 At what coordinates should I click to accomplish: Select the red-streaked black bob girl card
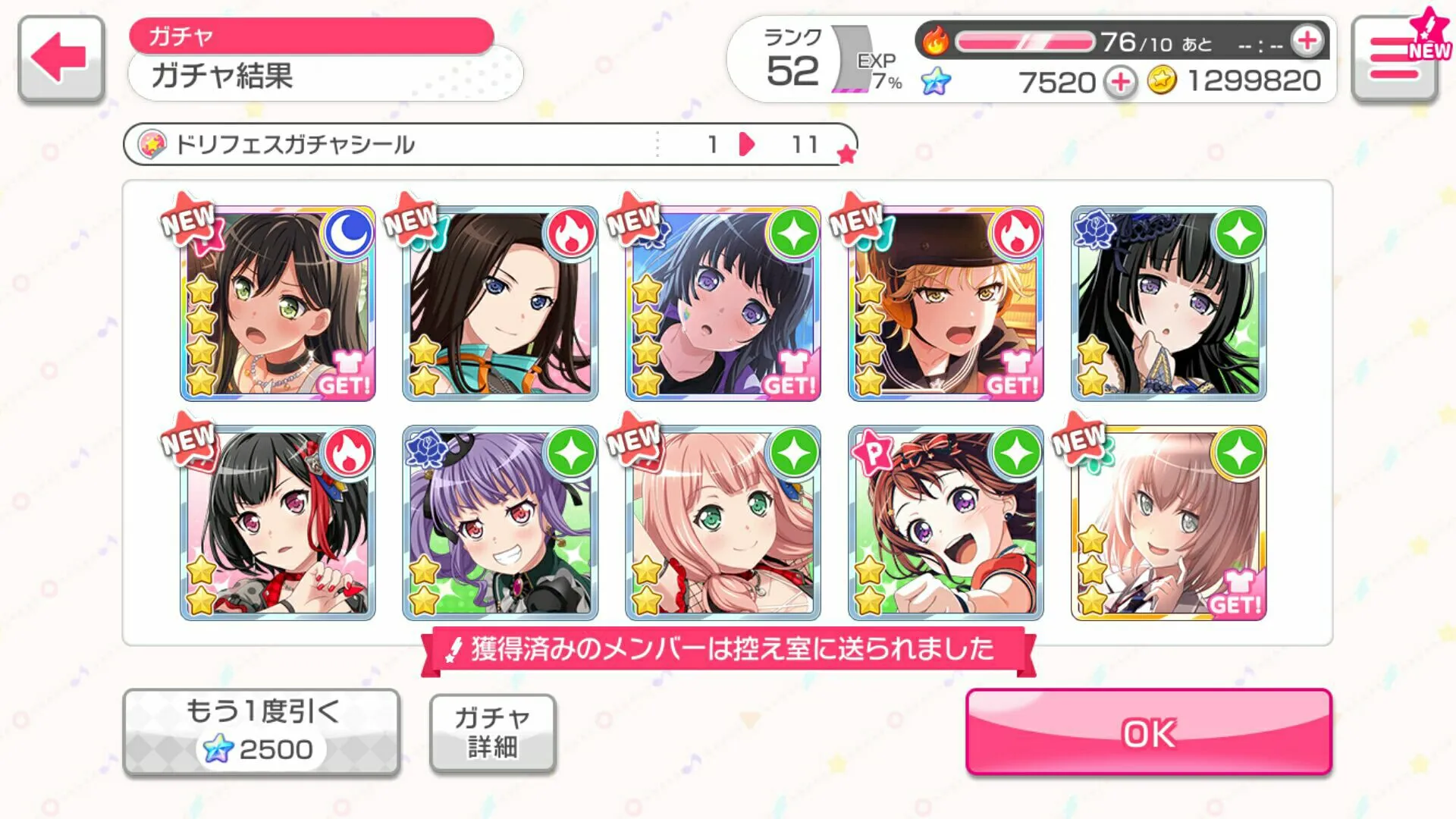[x=278, y=523]
